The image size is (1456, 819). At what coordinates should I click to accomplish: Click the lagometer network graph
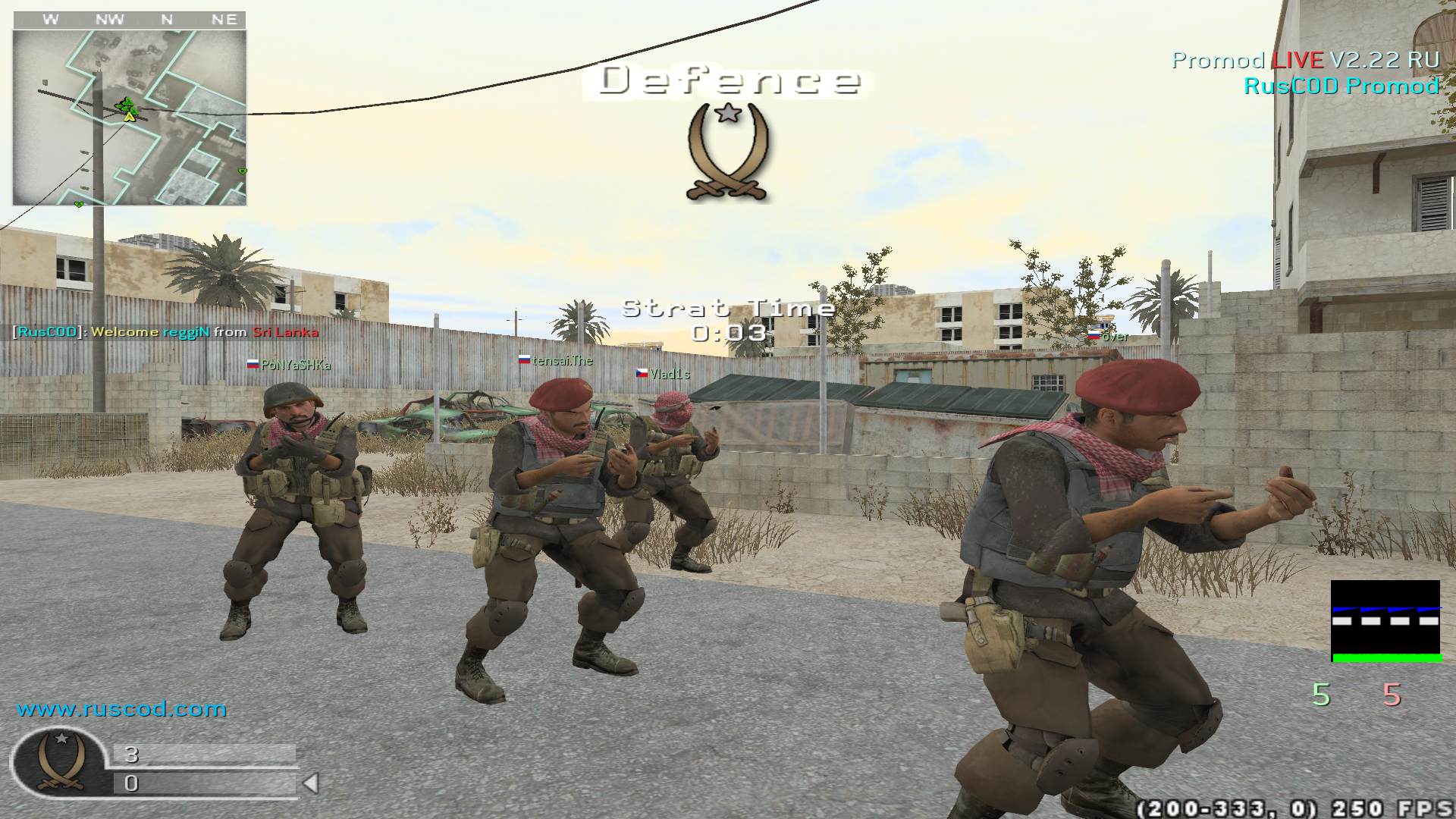tap(1385, 621)
